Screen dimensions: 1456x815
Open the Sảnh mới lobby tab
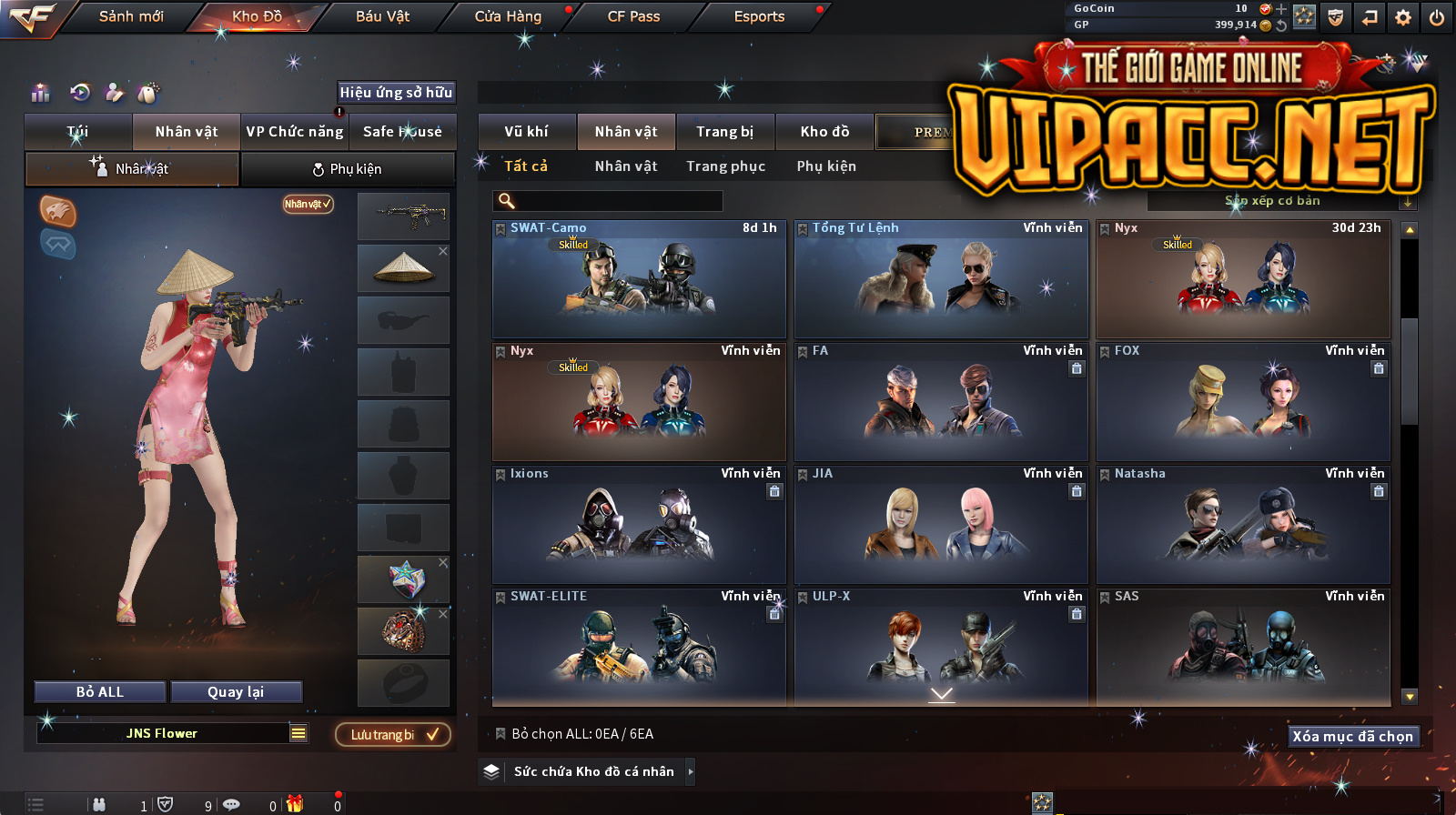point(131,16)
